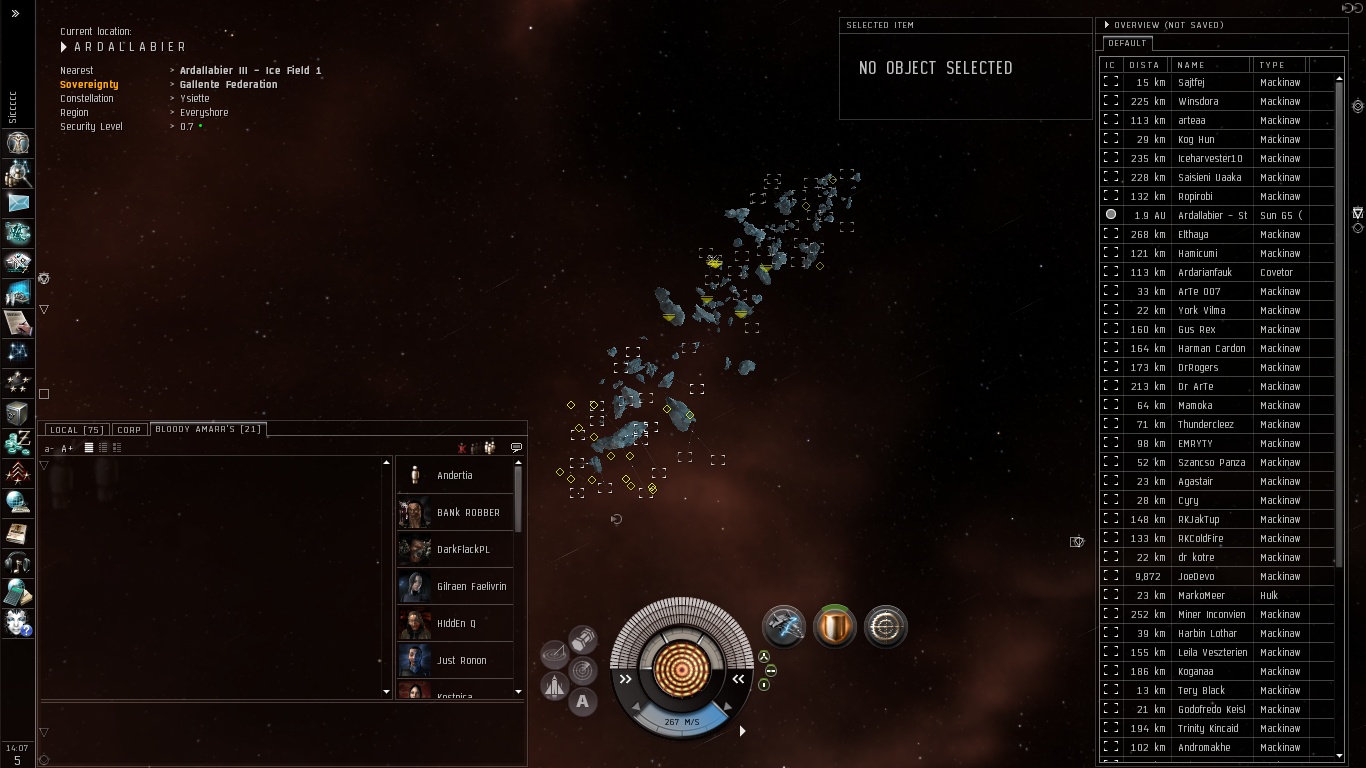Click DarkFlackPL in the chat member list

[x=463, y=549]
